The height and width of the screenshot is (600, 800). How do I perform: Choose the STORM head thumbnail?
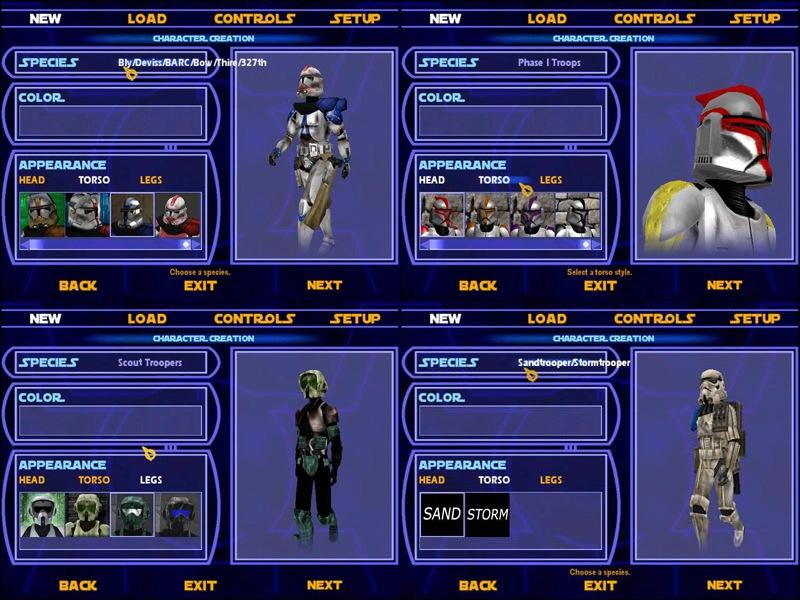(x=487, y=514)
